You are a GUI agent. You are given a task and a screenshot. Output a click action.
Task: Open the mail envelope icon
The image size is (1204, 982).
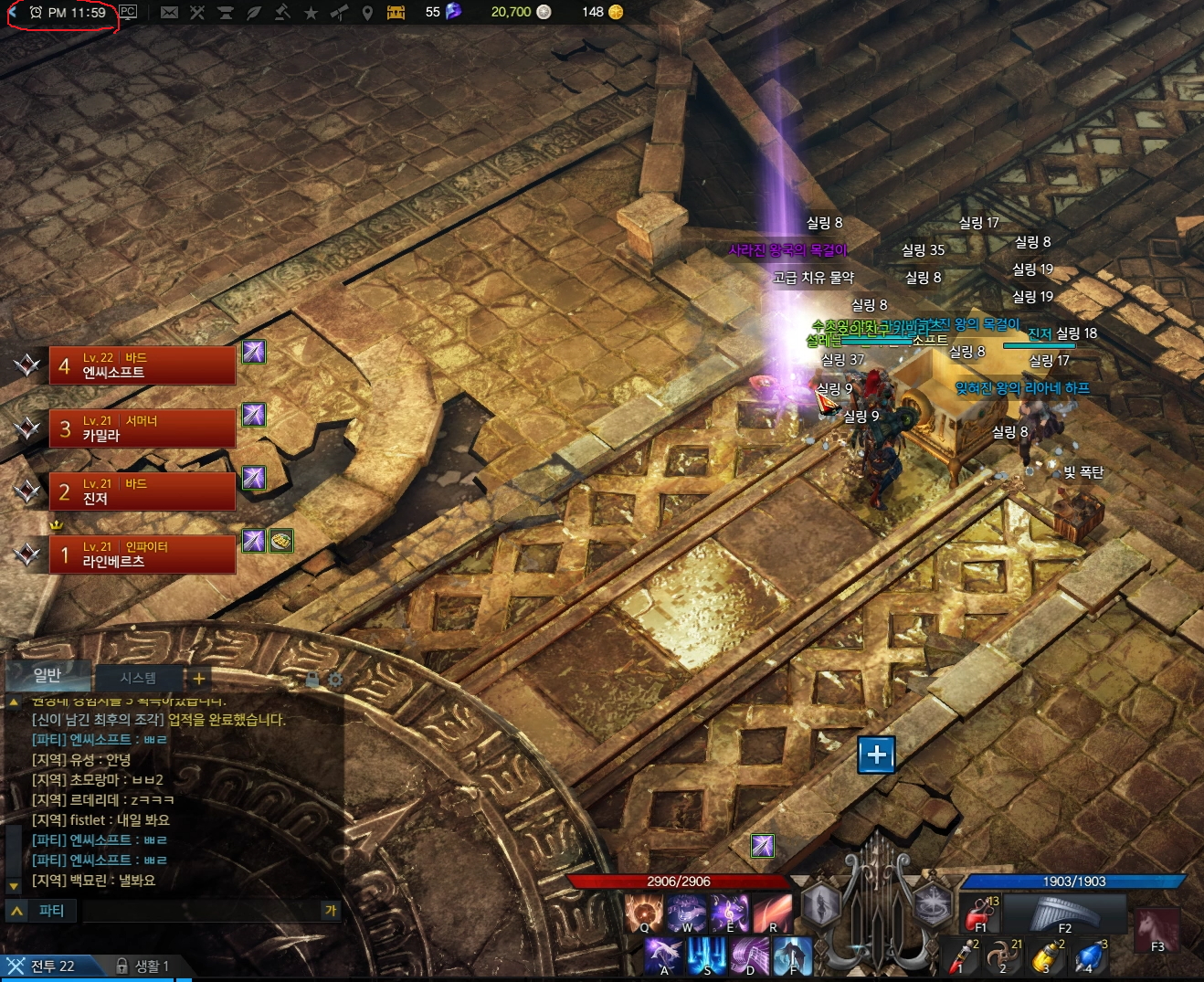tap(169, 12)
